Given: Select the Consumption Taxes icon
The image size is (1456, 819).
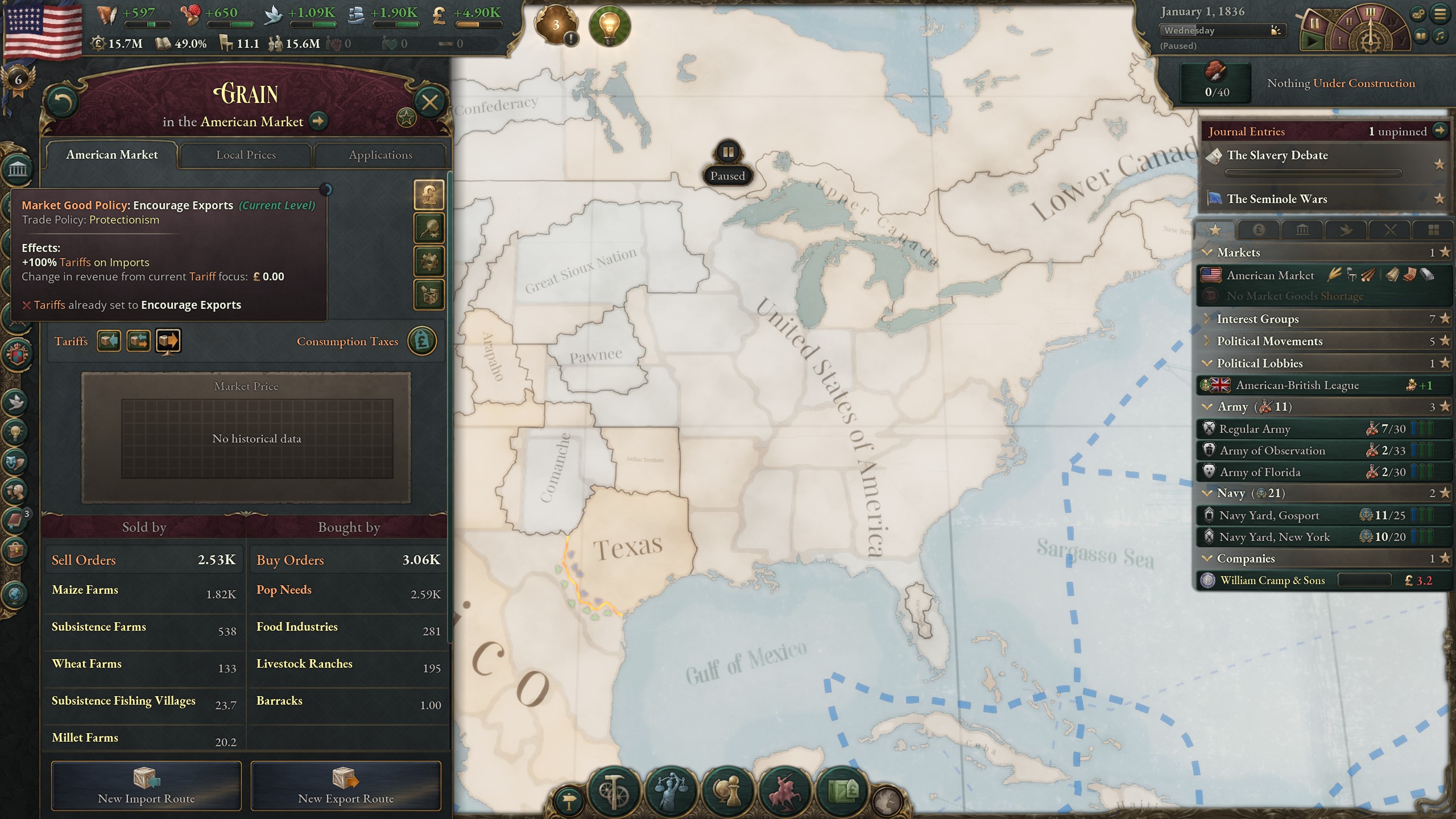Looking at the screenshot, I should click(422, 341).
